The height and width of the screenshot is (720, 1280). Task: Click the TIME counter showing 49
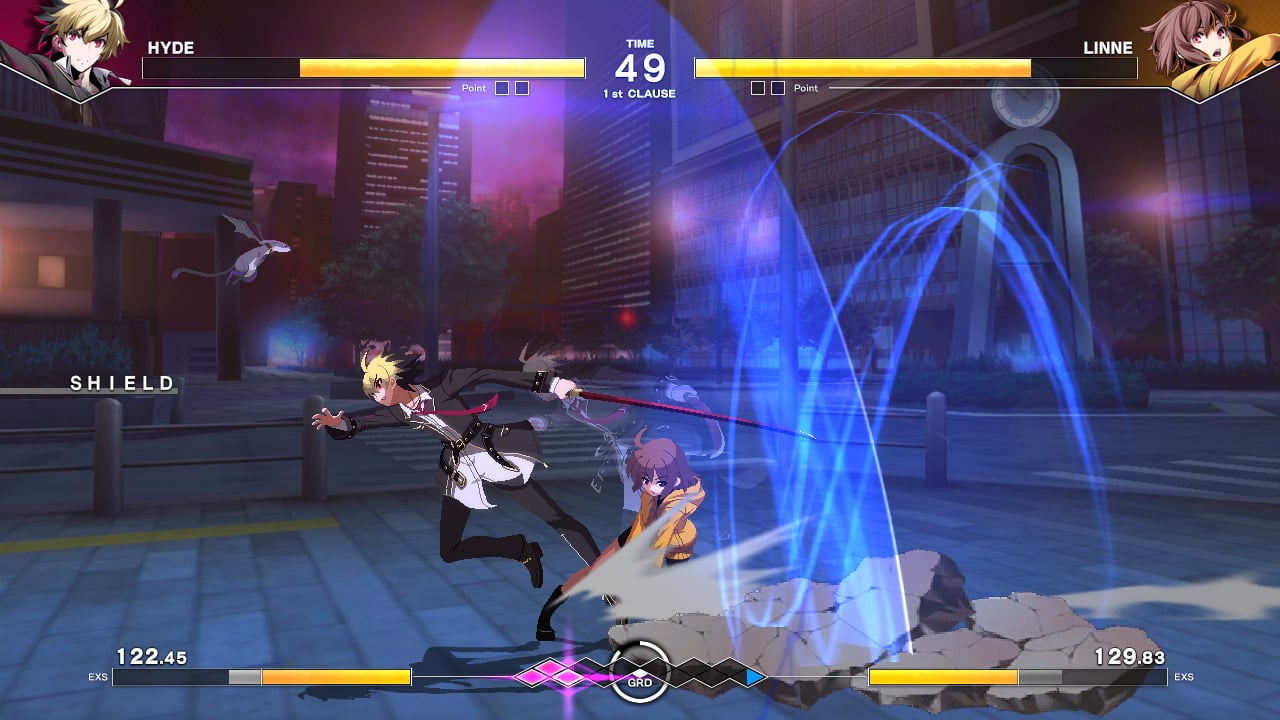[x=639, y=63]
